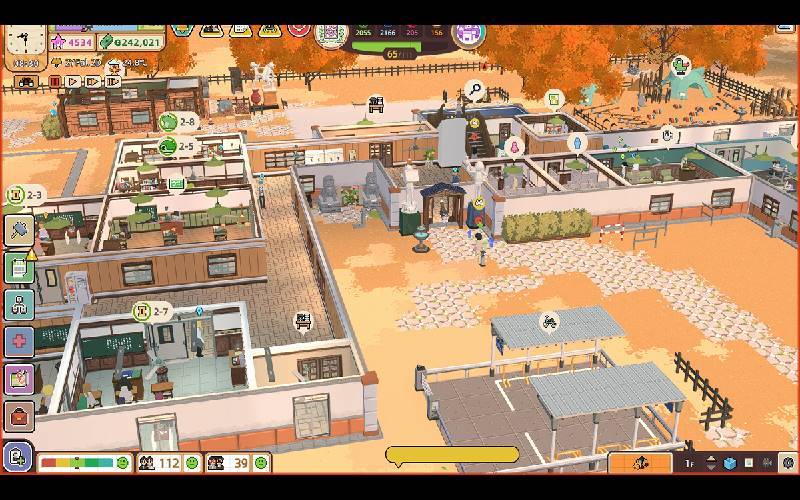Click the orange button at bottom right
The width and height of the screenshot is (800, 500).
640,462
